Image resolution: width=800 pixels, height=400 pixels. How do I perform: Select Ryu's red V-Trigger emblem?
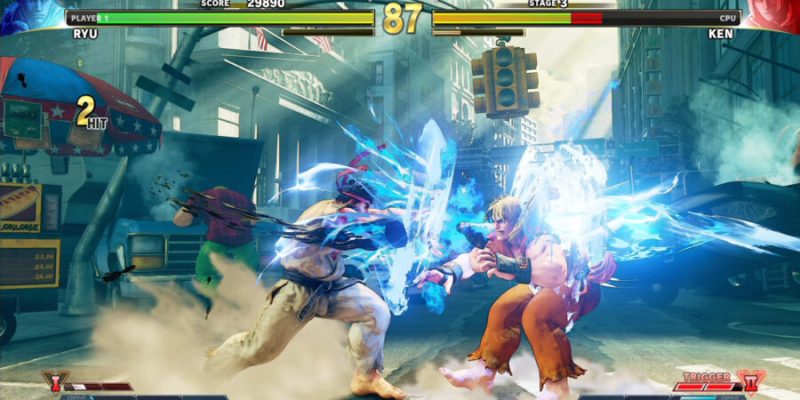click(x=51, y=383)
